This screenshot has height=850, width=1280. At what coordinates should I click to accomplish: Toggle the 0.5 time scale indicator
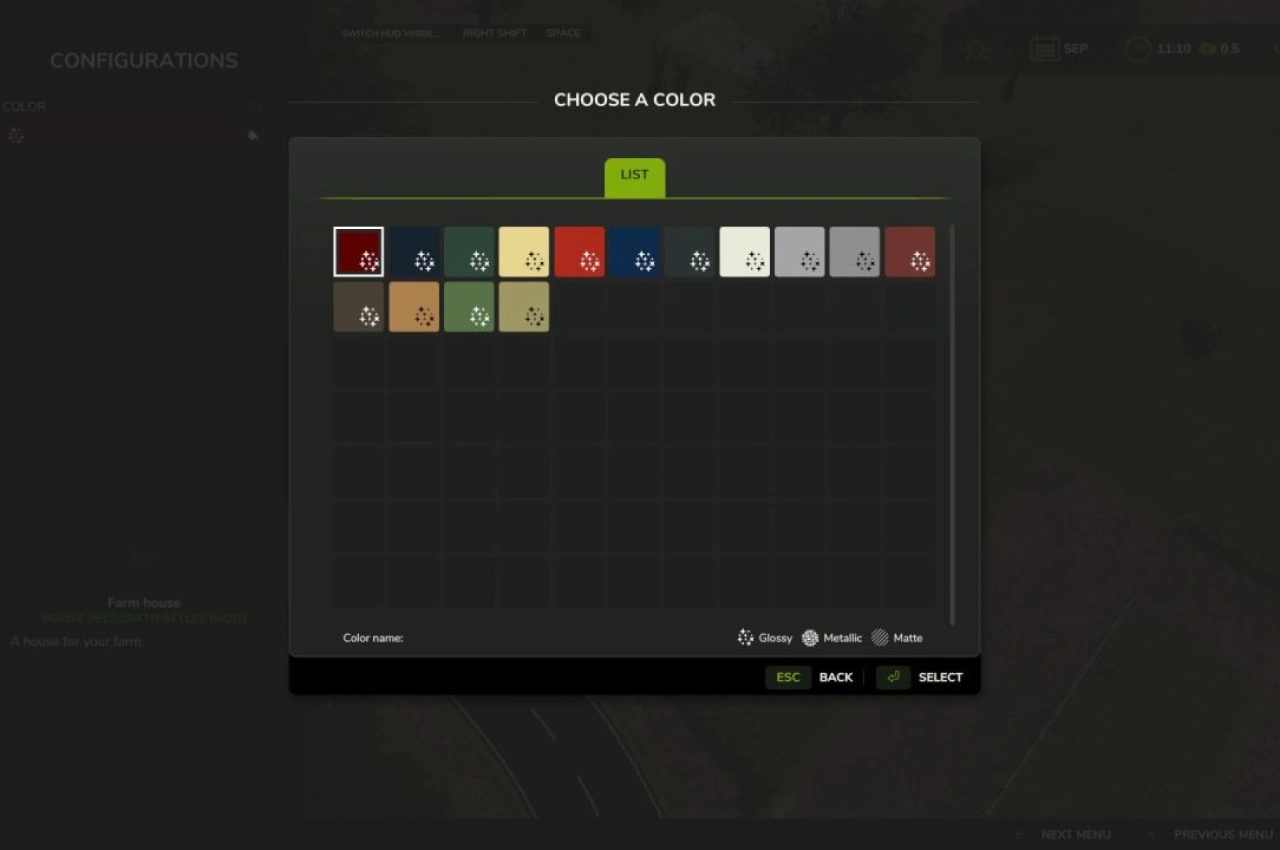[x=1218, y=48]
